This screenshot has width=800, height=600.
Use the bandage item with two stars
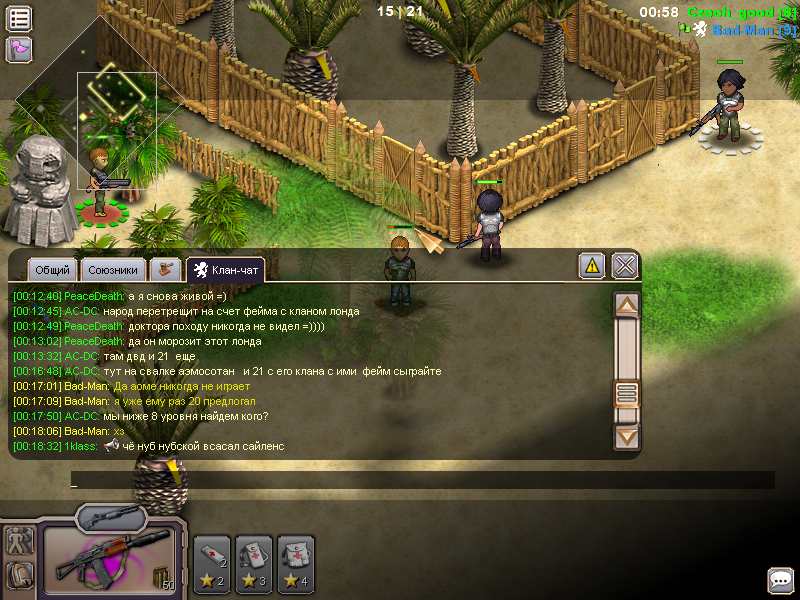pyautogui.click(x=212, y=564)
